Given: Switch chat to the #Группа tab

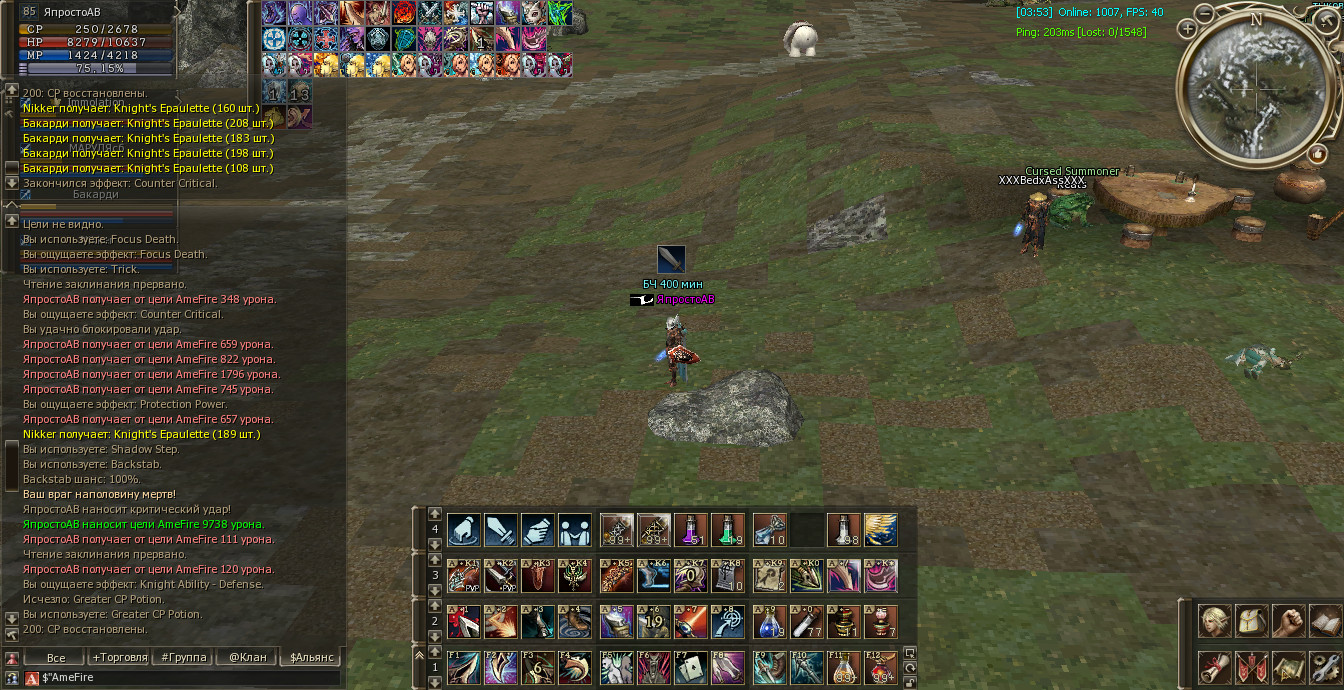Looking at the screenshot, I should coord(184,657).
